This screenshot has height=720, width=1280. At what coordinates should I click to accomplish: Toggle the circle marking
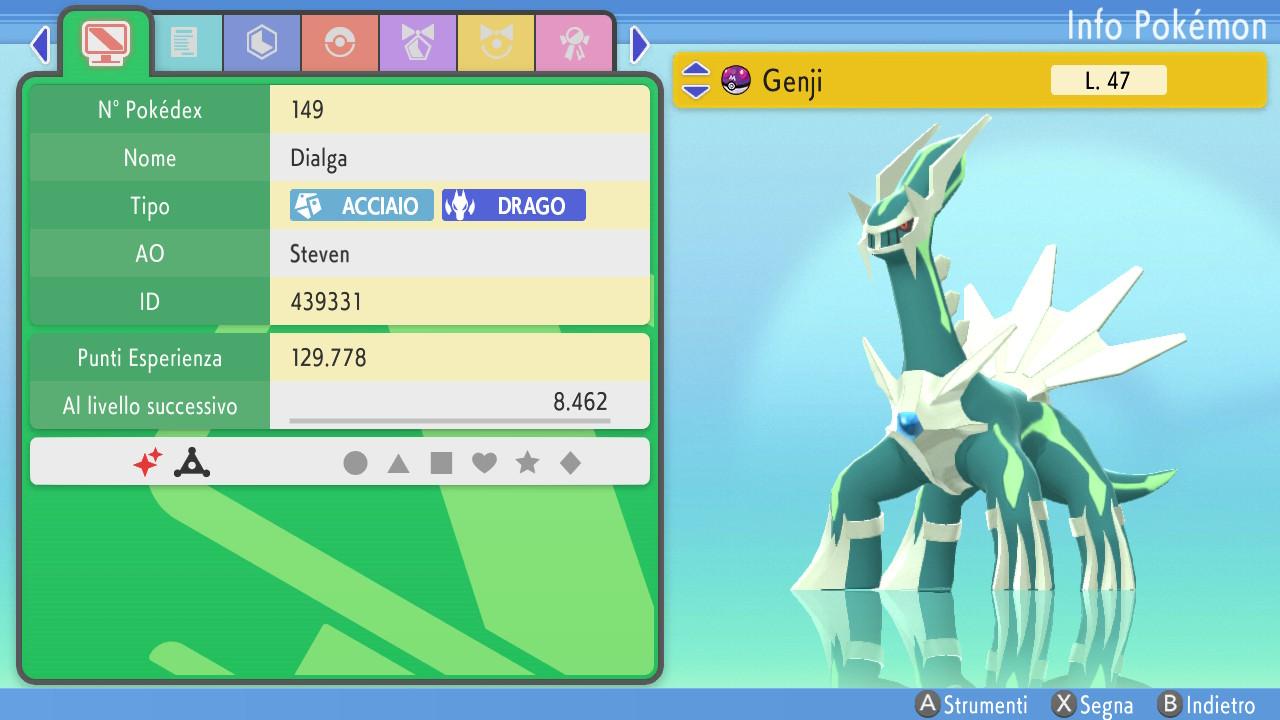[355, 463]
